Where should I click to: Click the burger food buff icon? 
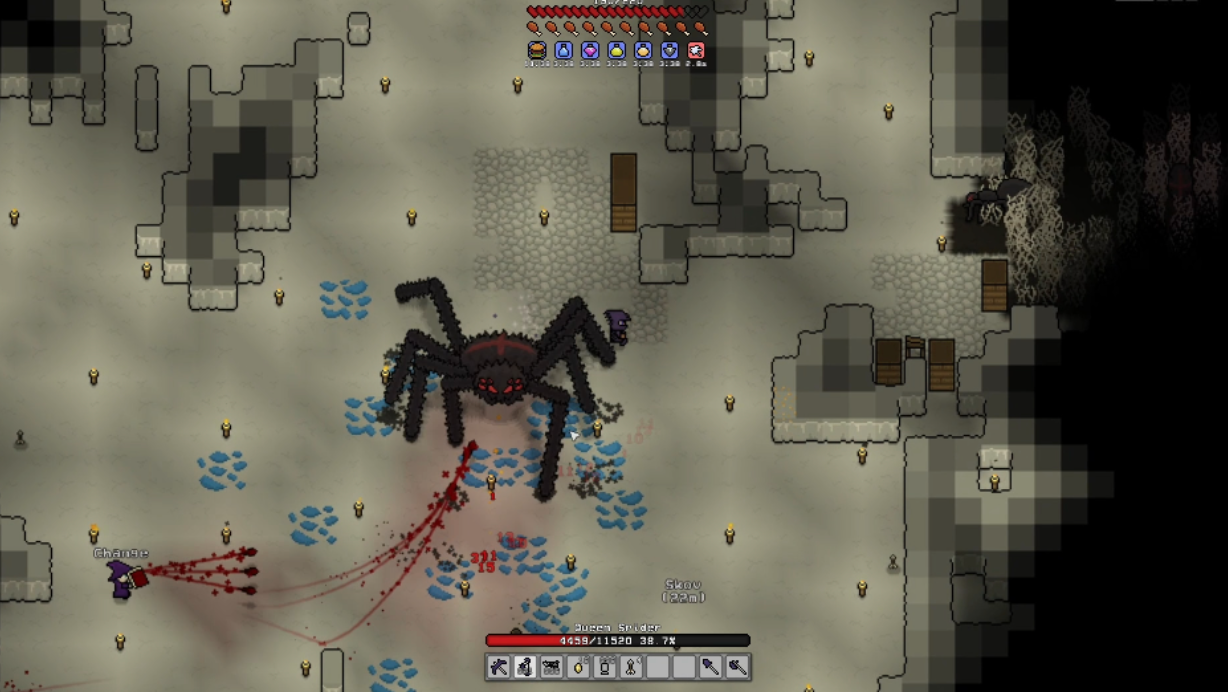pos(537,50)
